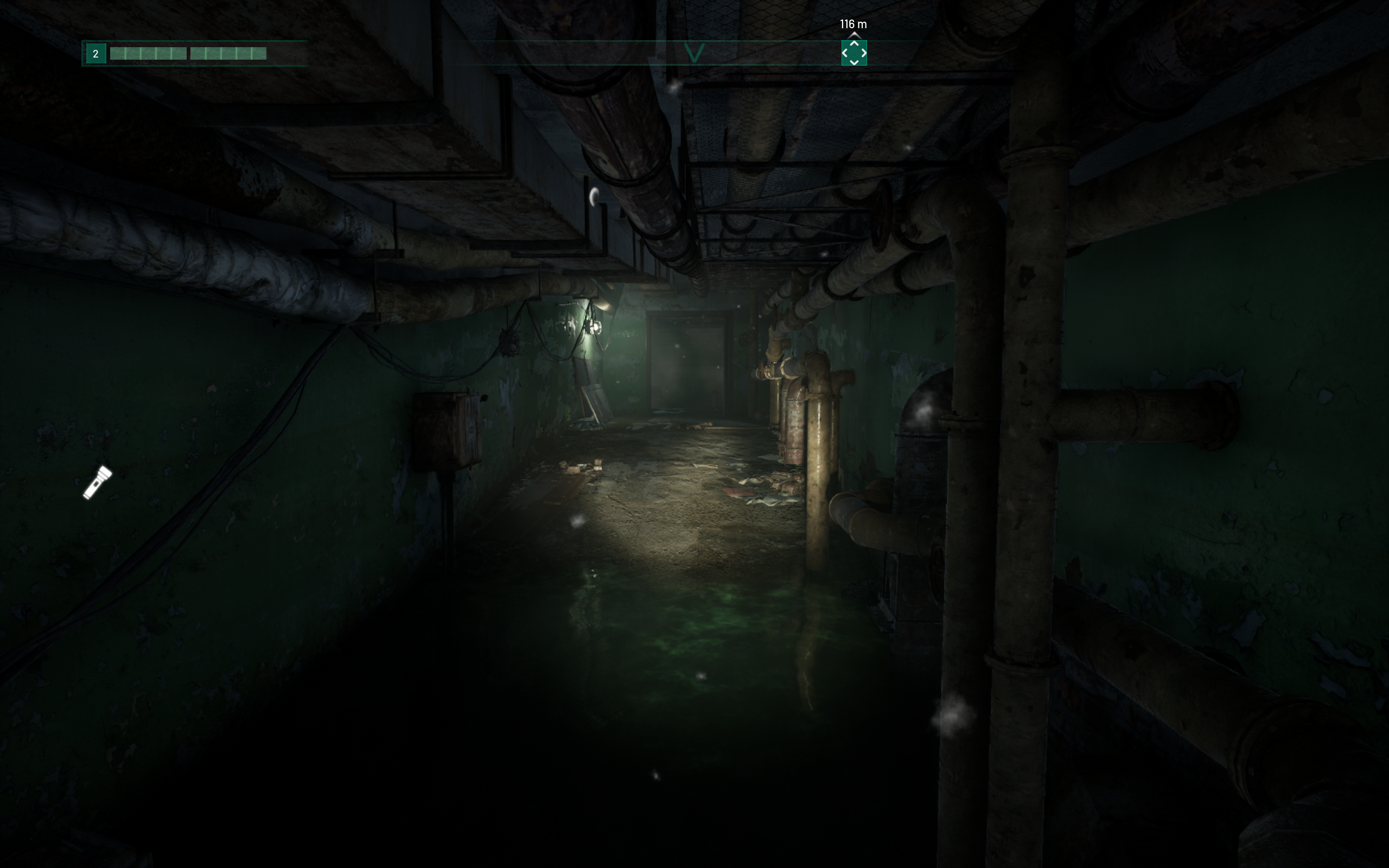Click the V-shaped compass heading marker
The width and height of the screenshot is (1389, 868).
point(694,54)
